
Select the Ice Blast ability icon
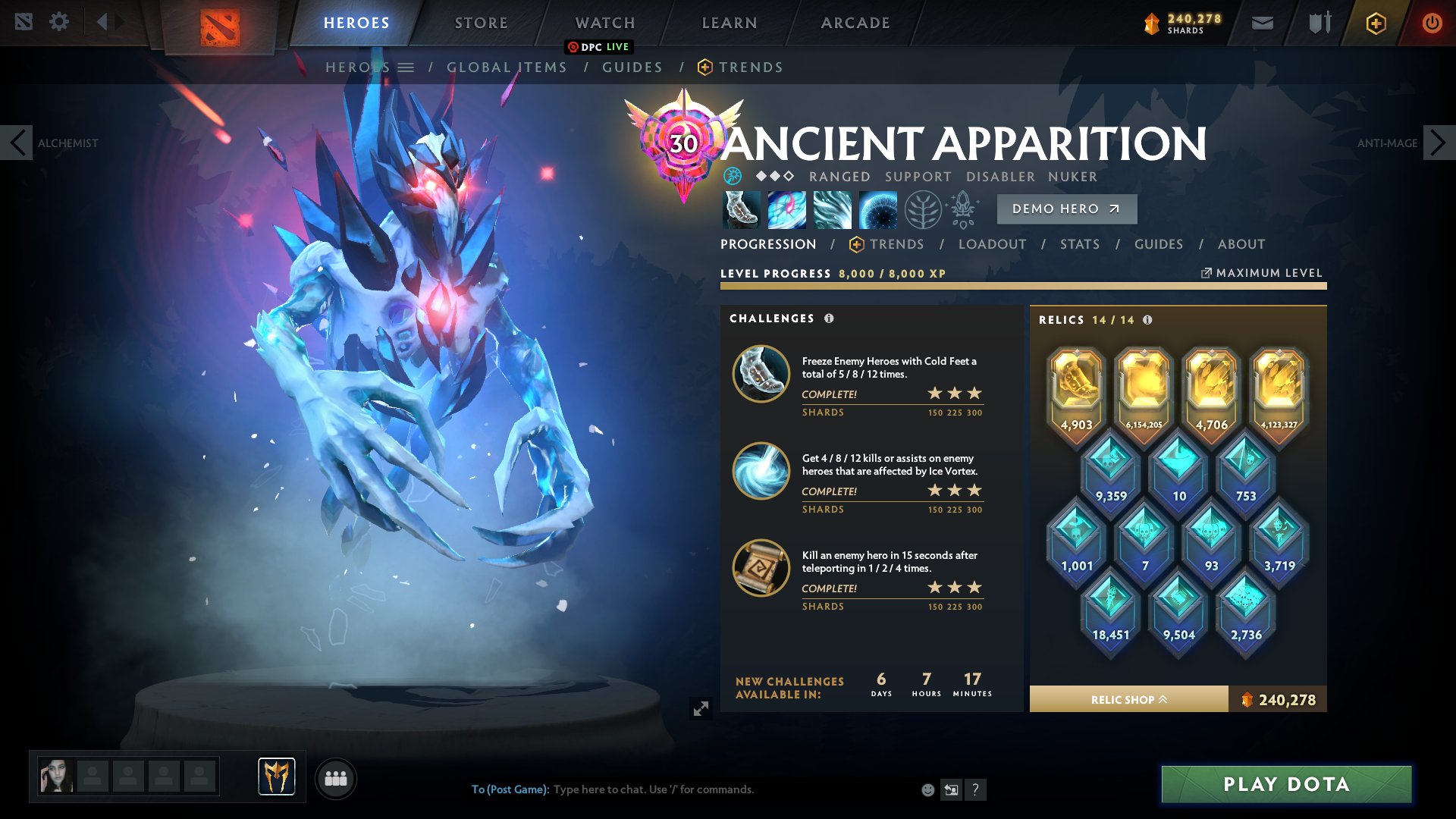[x=879, y=210]
